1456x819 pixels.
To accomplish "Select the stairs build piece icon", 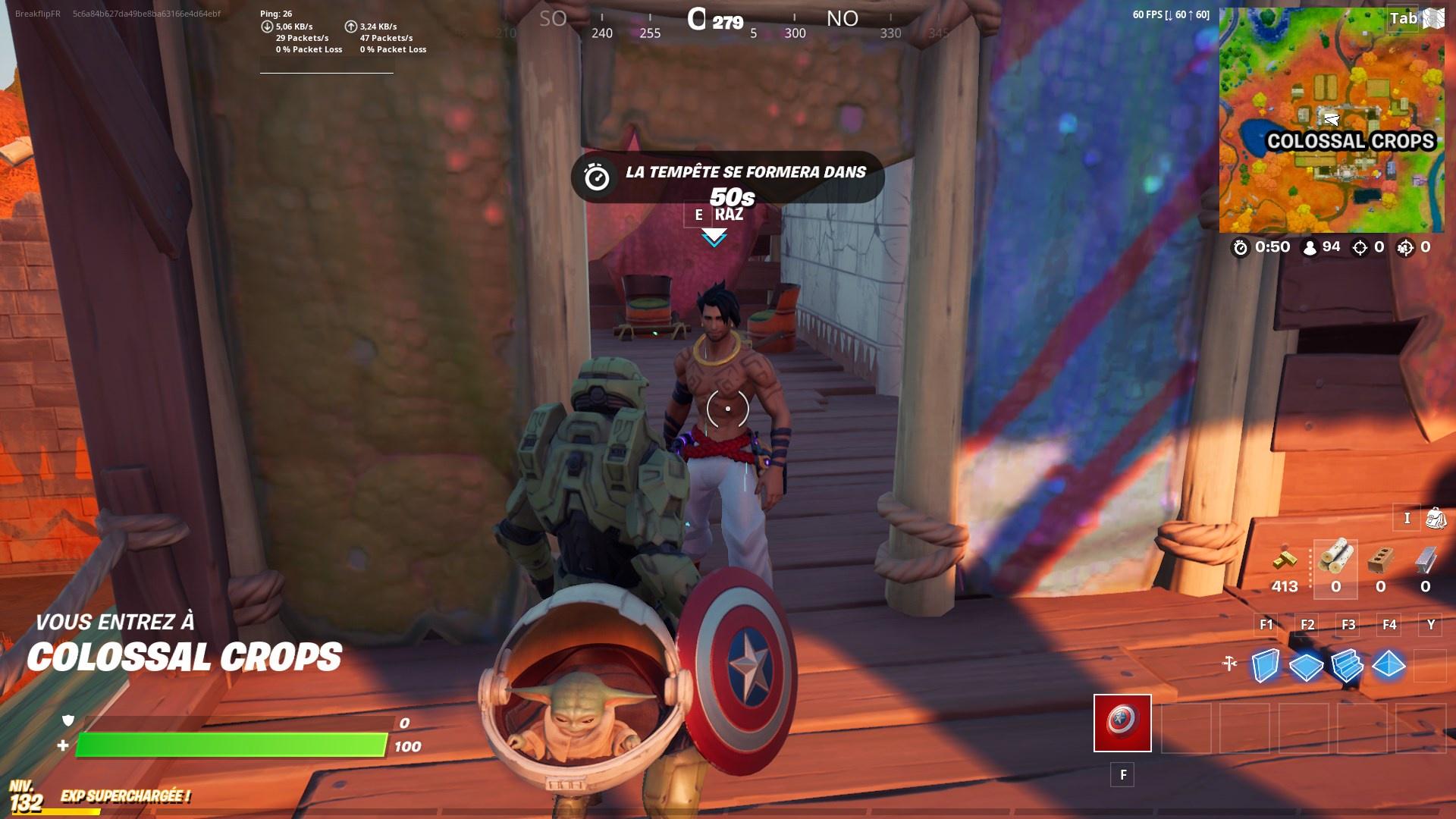I will point(1346,665).
